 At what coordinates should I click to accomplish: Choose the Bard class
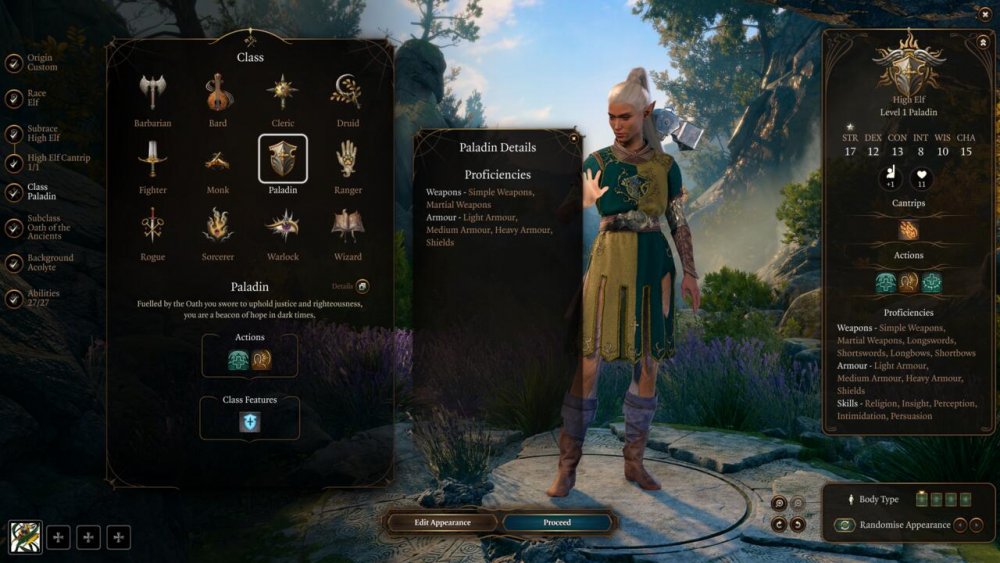click(217, 93)
